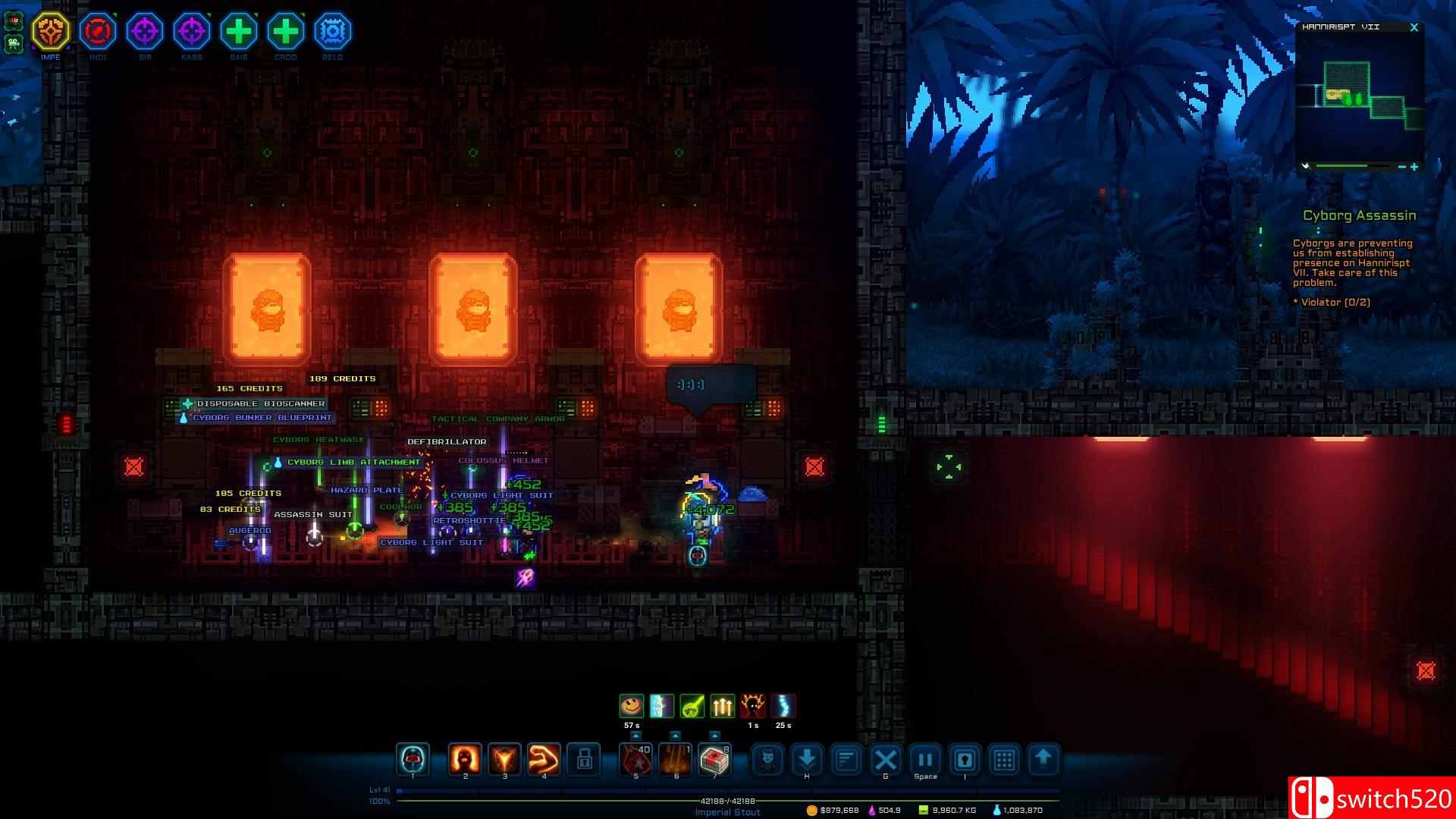The height and width of the screenshot is (819, 1456).
Task: Click the up arrow toolbar button
Action: pos(1043,759)
